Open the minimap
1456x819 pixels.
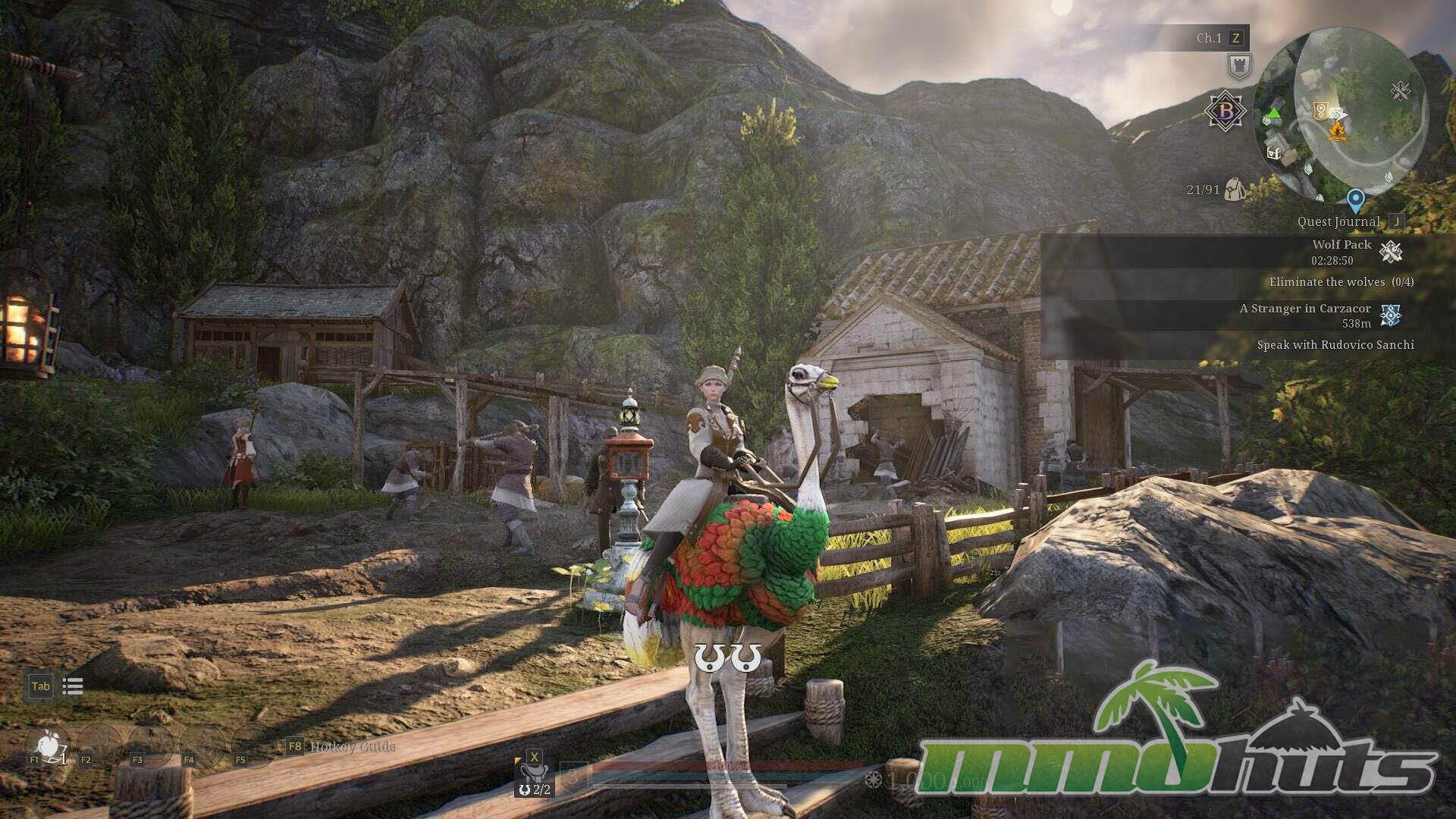pyautogui.click(x=1340, y=114)
